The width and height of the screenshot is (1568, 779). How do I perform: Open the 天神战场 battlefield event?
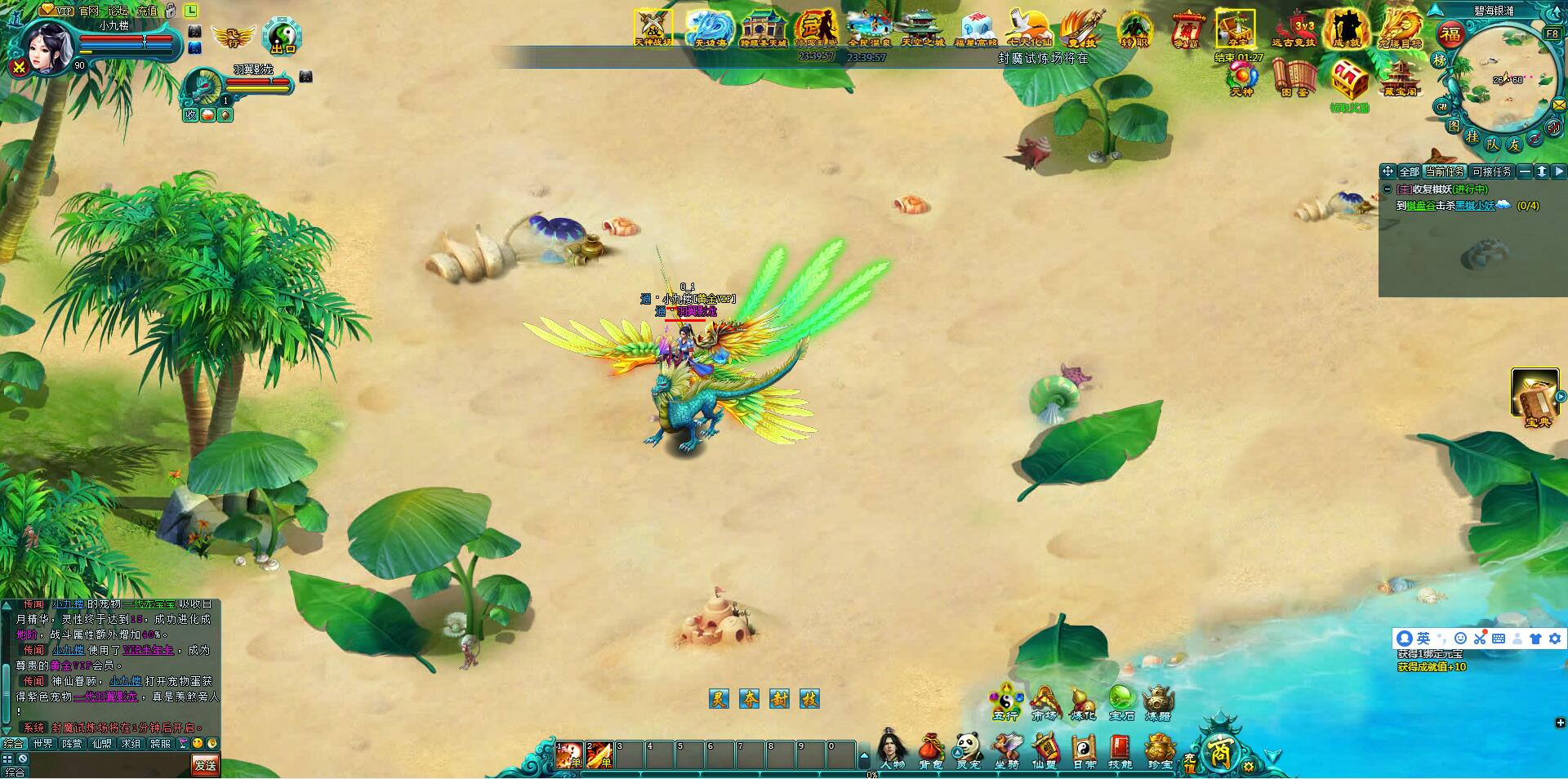(653, 28)
